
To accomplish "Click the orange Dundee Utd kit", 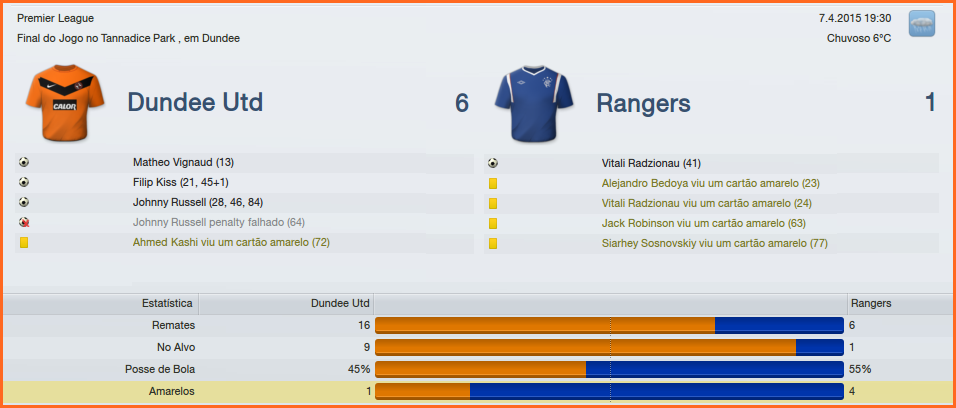I will (x=65, y=103).
